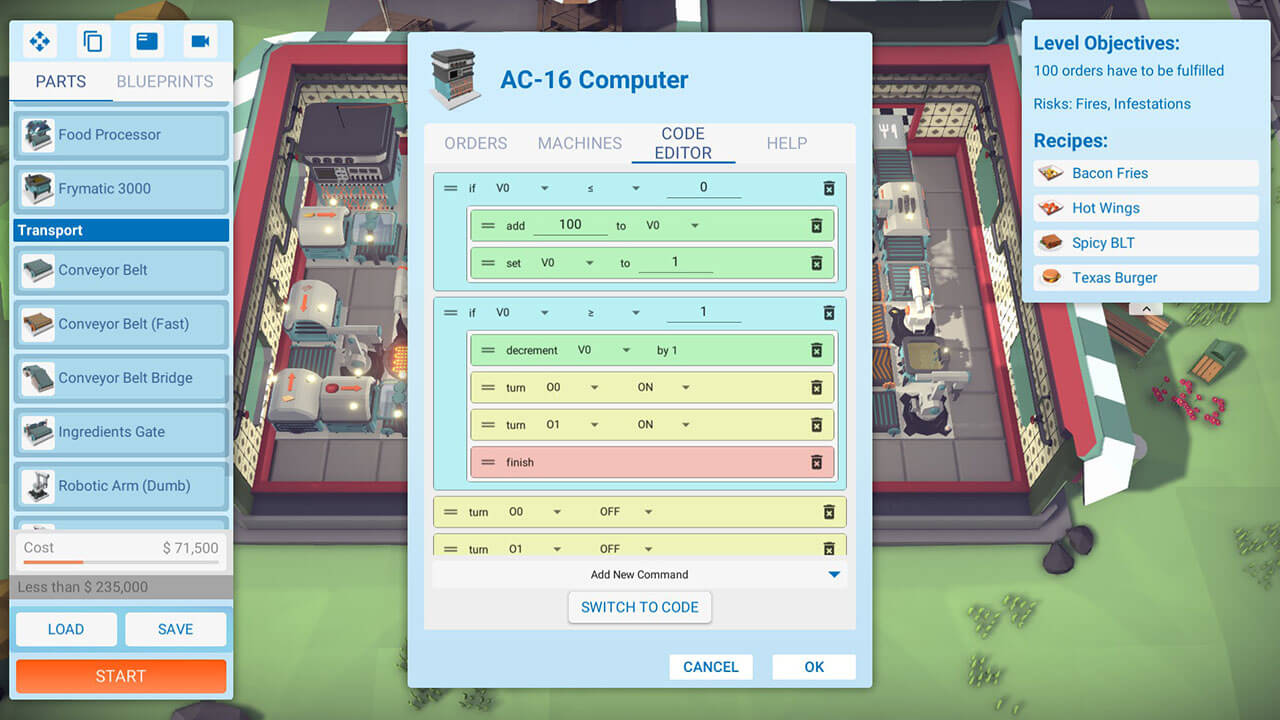
Task: Select the Move tool icon
Action: 39,41
